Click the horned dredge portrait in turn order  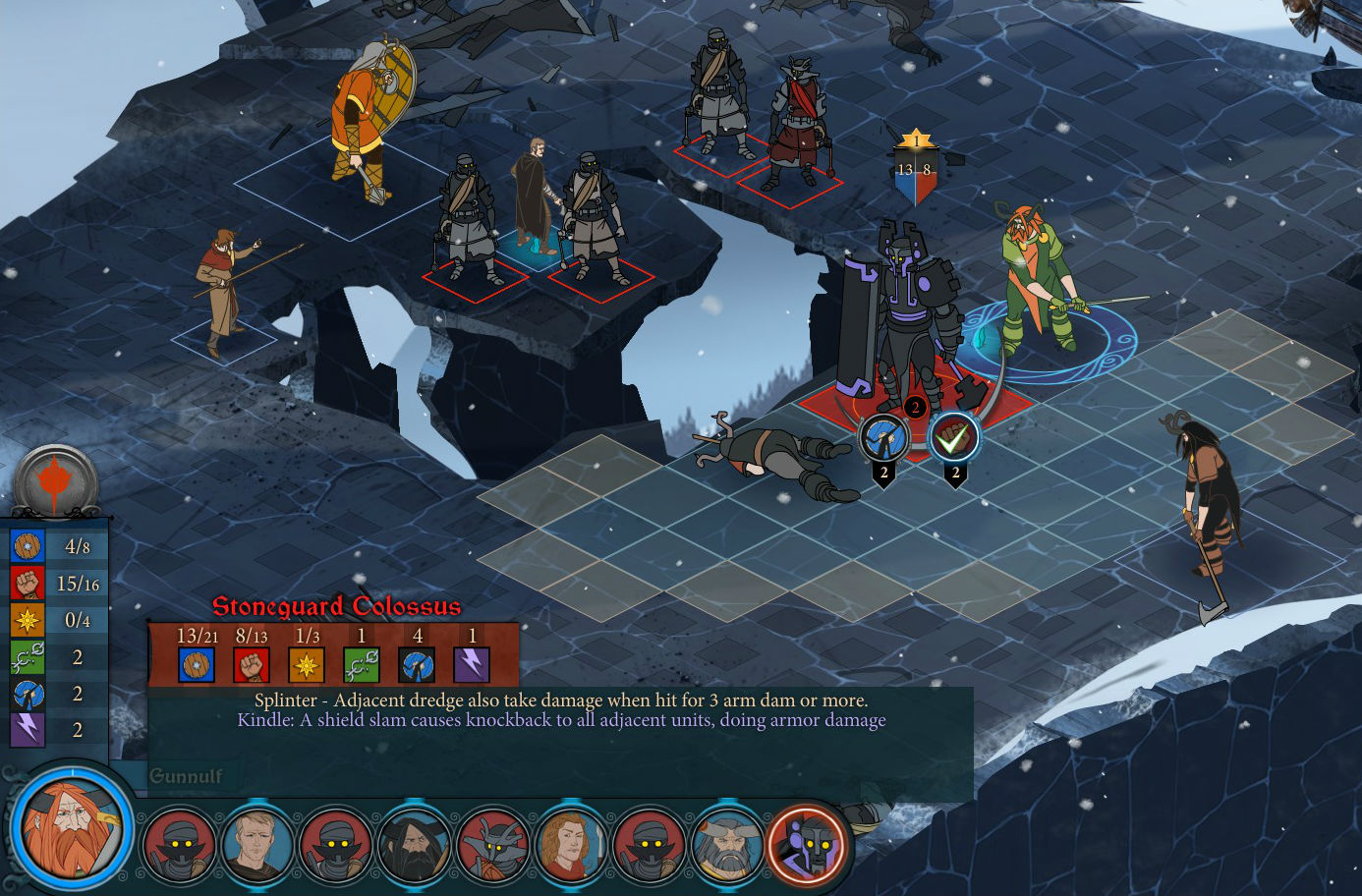point(492,845)
